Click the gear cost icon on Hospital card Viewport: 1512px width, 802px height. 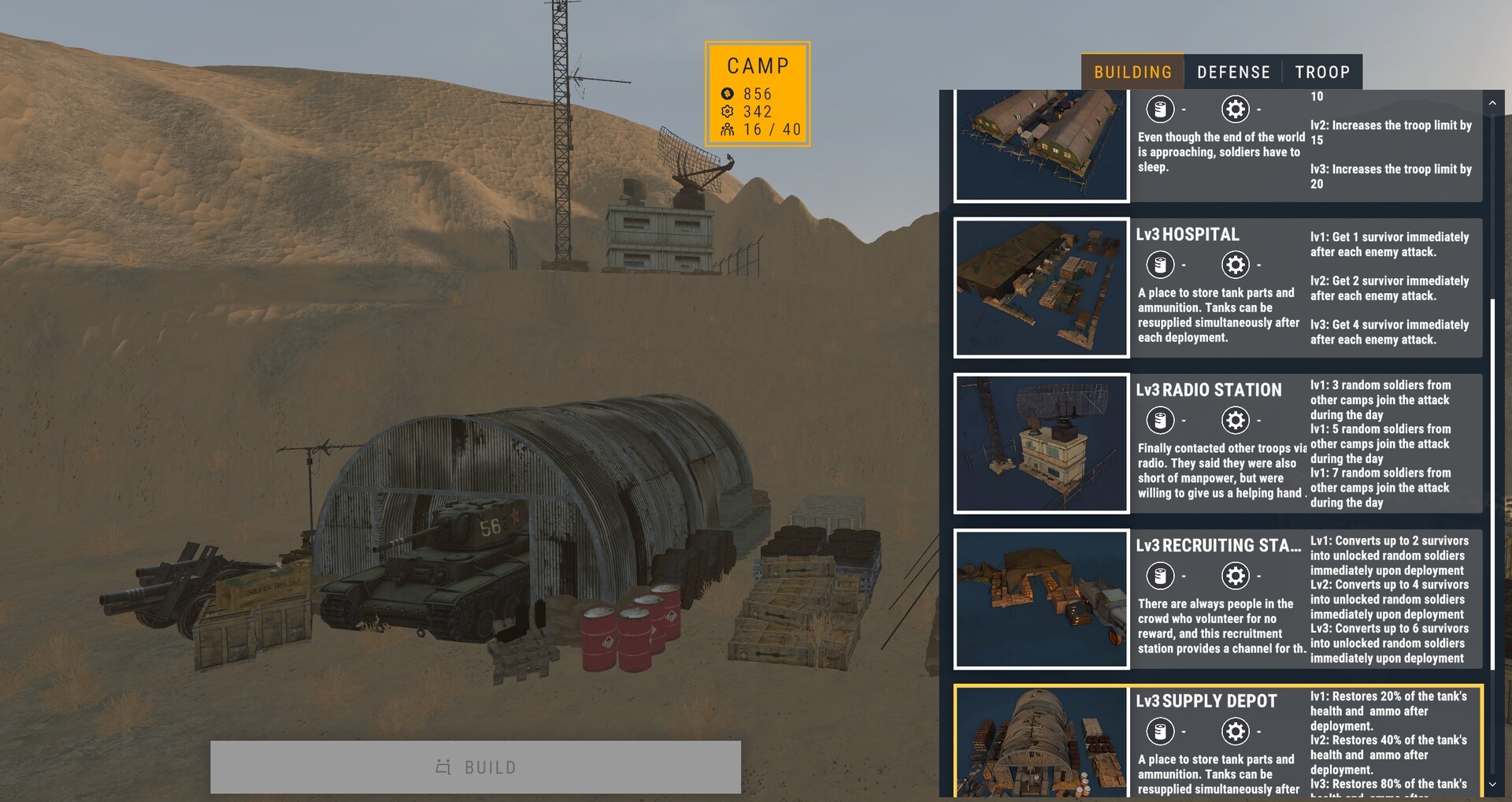click(x=1235, y=265)
